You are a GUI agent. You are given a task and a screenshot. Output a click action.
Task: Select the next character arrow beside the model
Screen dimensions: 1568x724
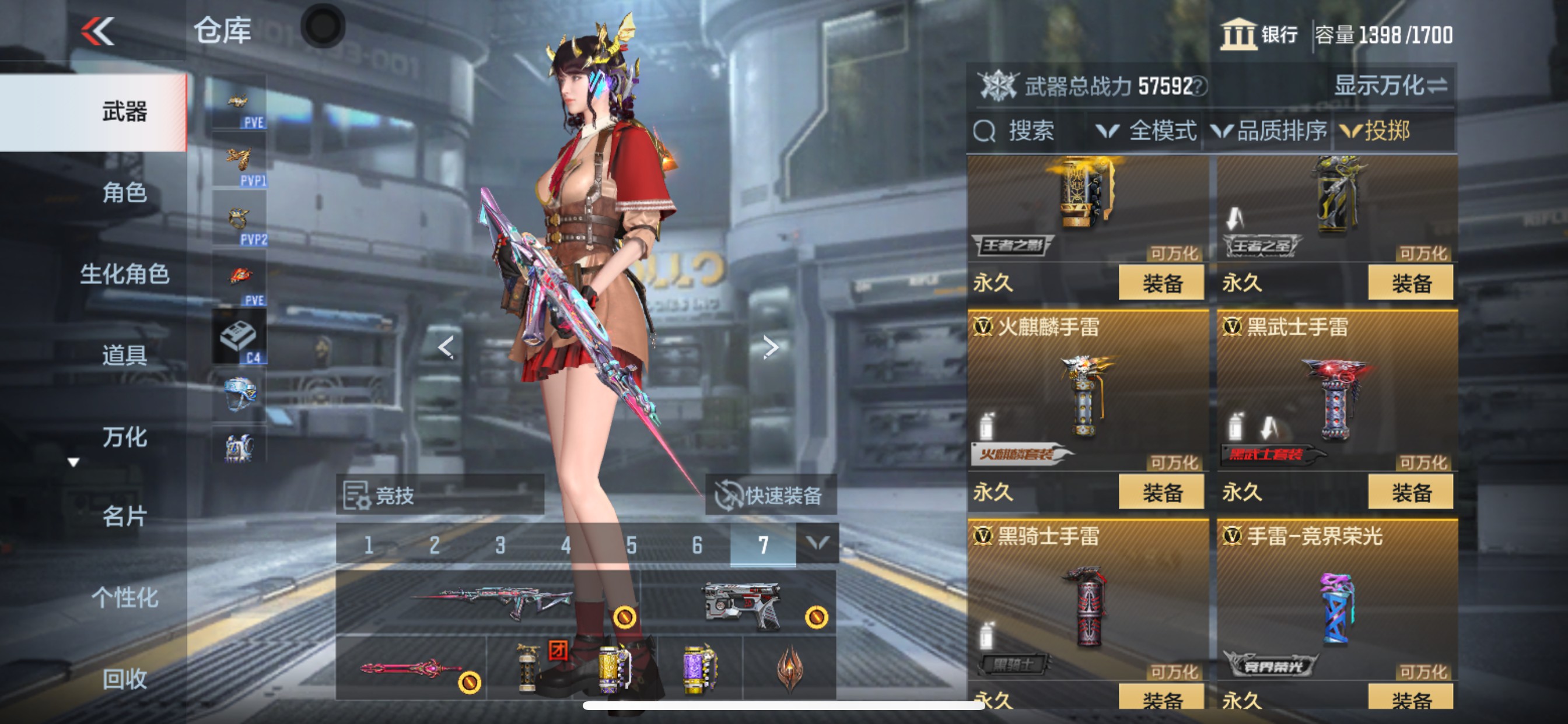pyautogui.click(x=772, y=347)
